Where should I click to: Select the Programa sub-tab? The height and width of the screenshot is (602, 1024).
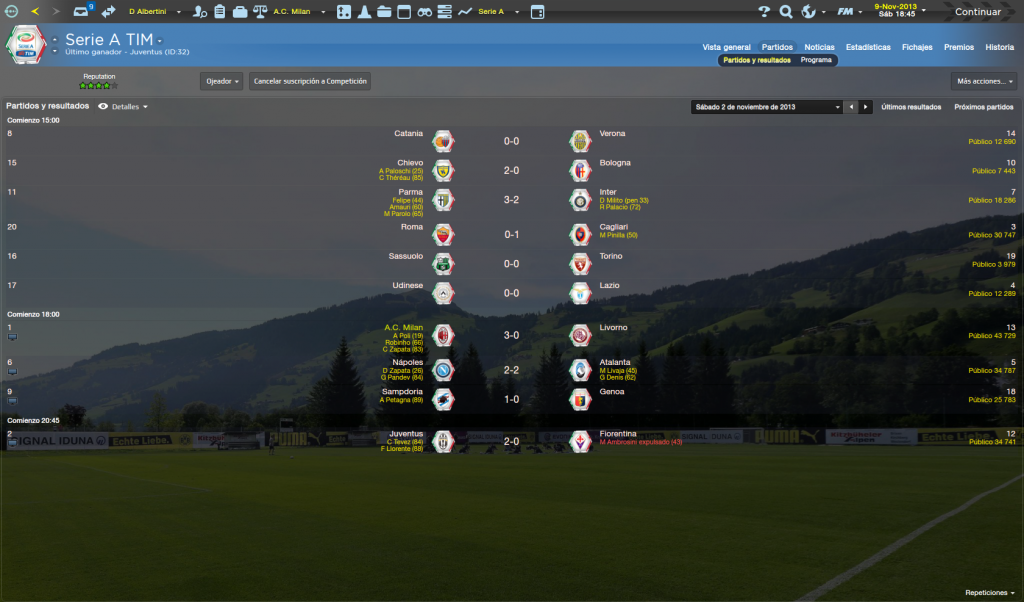816,60
